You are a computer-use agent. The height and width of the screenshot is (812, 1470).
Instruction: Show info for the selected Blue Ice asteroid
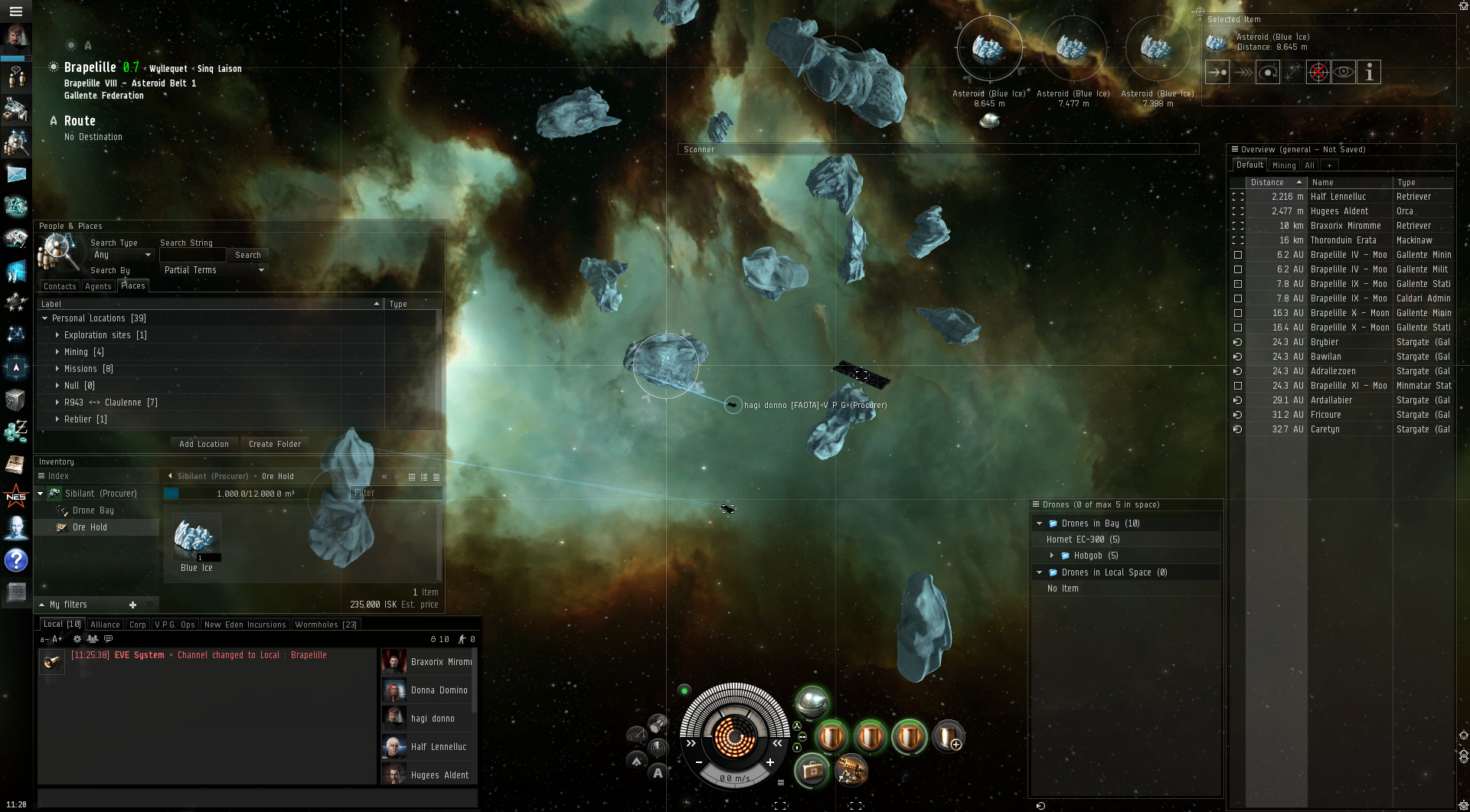click(x=1369, y=72)
